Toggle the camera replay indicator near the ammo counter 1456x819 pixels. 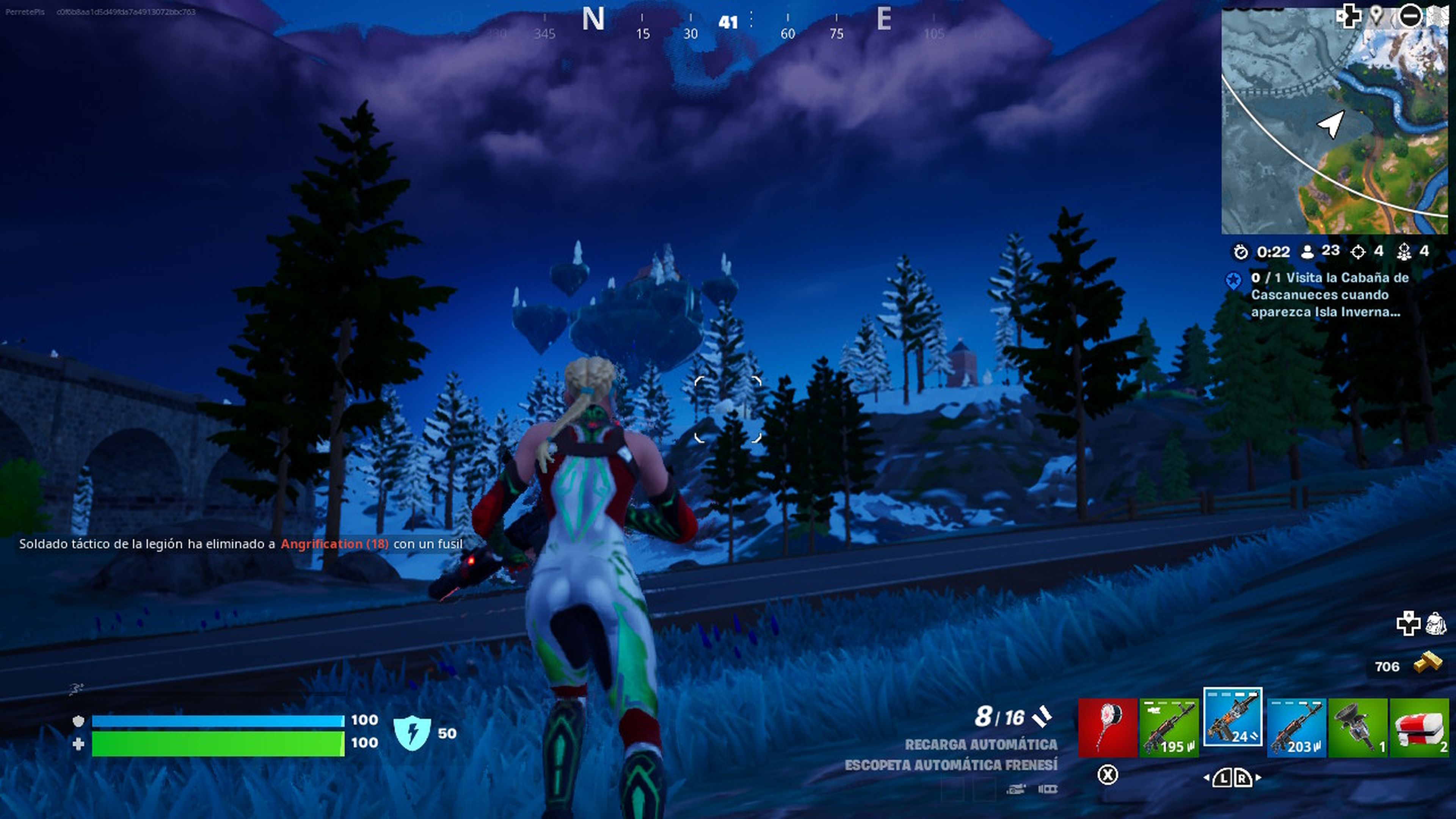[1016, 790]
